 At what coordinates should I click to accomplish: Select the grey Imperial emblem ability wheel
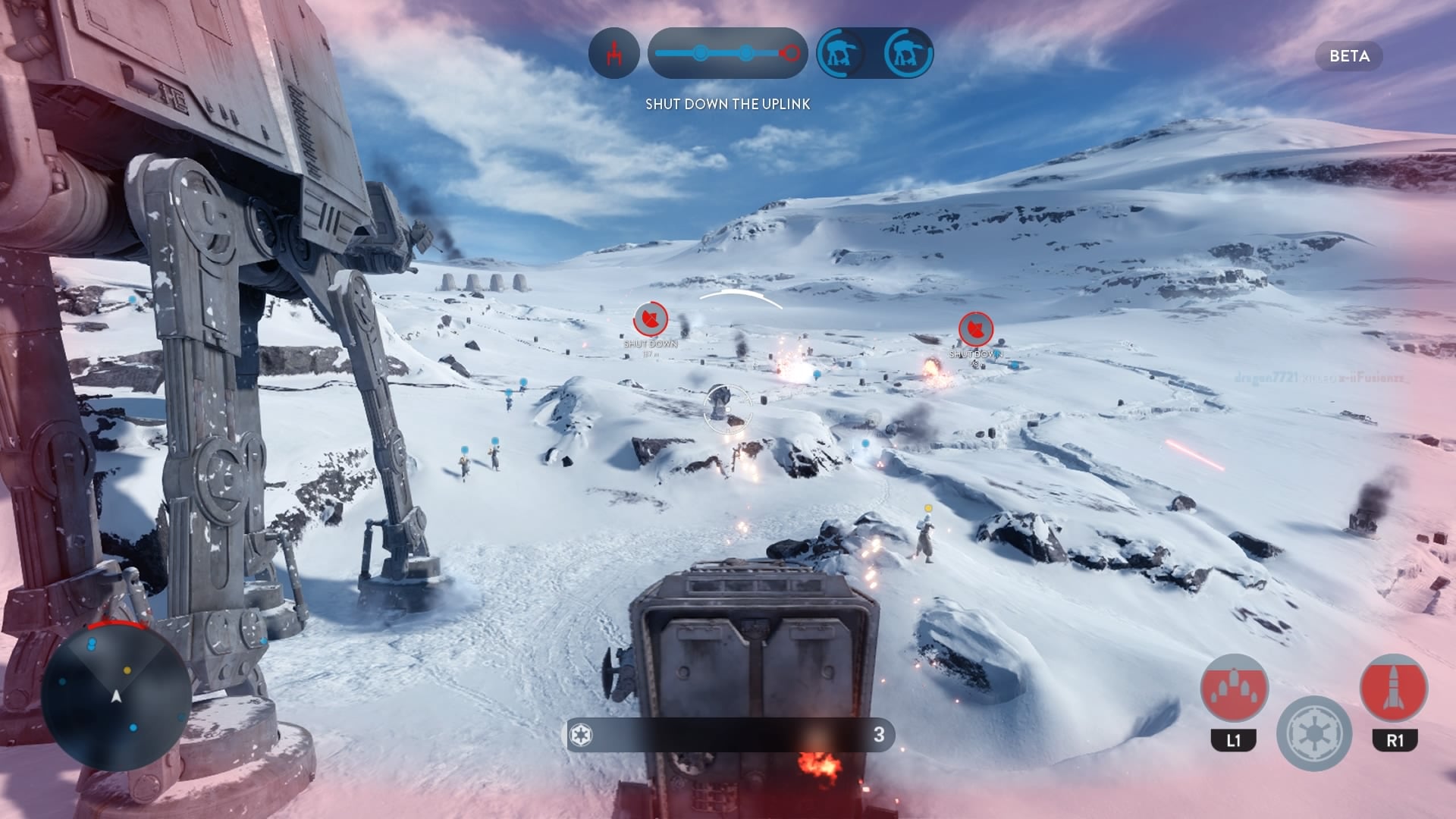click(x=1314, y=733)
